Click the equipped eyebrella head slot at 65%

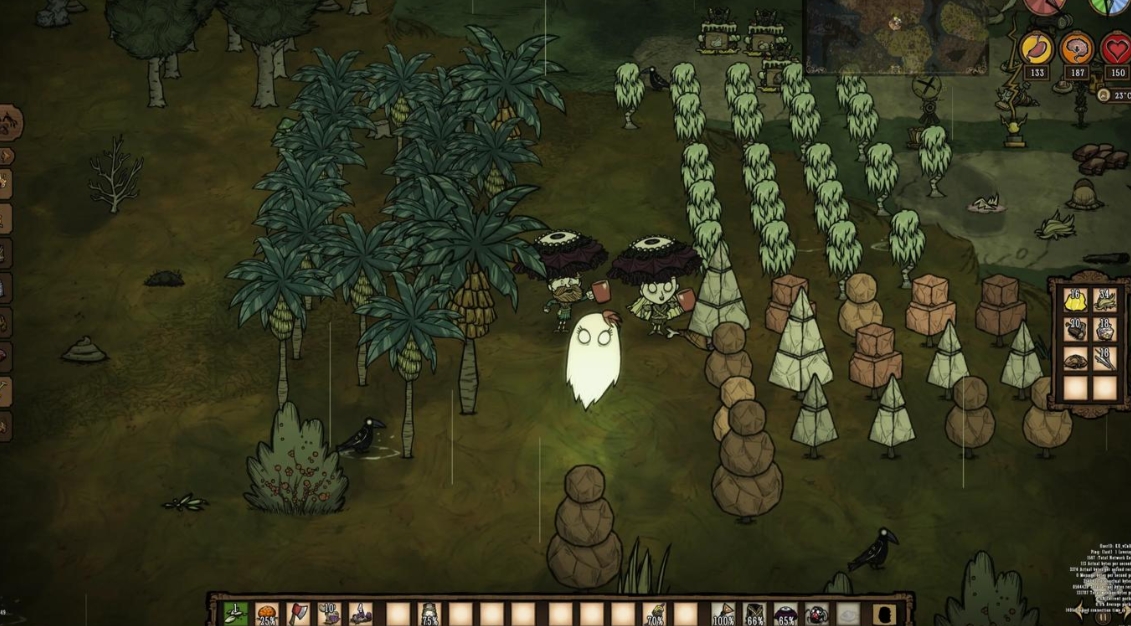[x=786, y=612]
